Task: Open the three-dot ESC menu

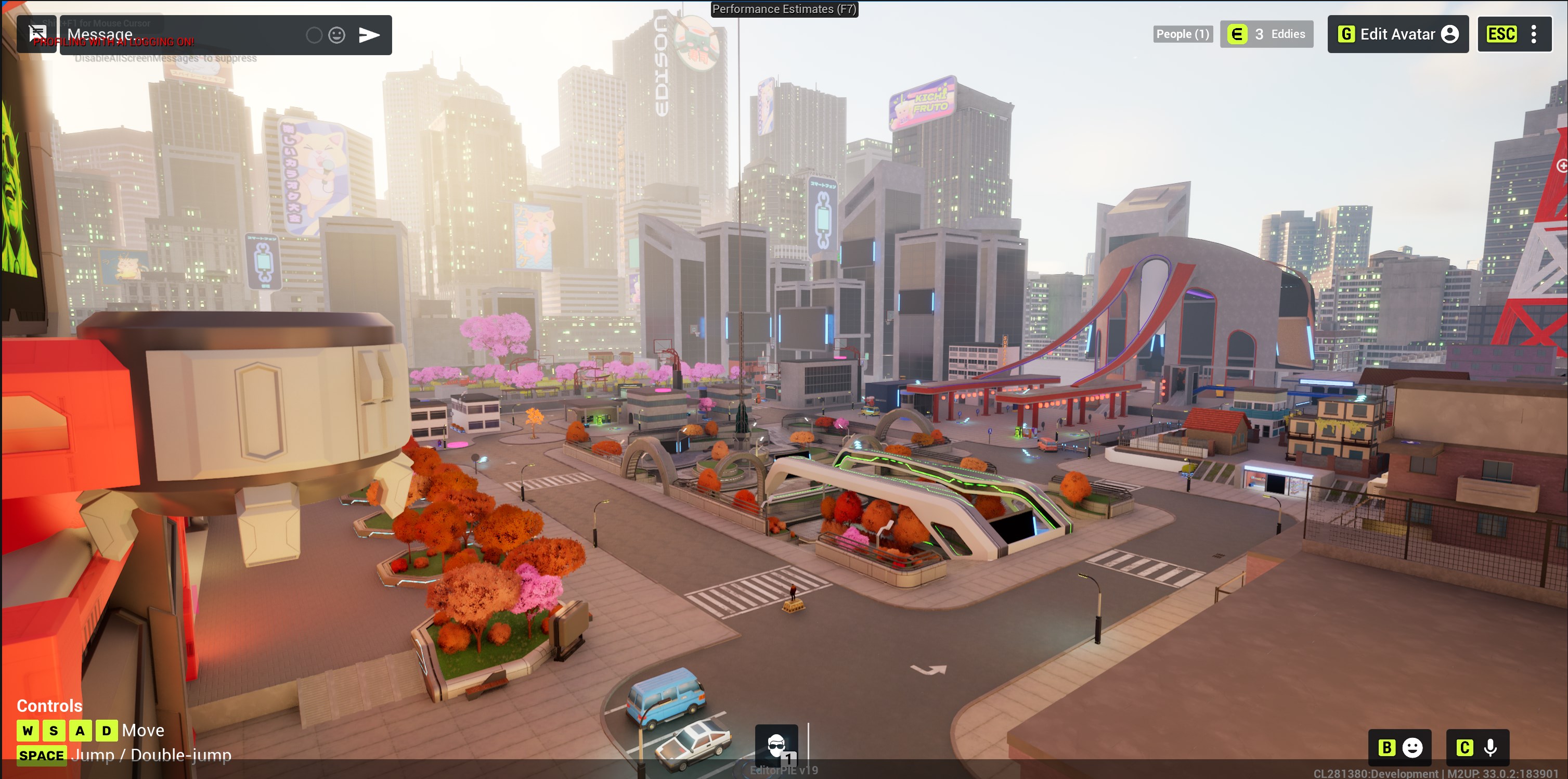Action: (1533, 34)
